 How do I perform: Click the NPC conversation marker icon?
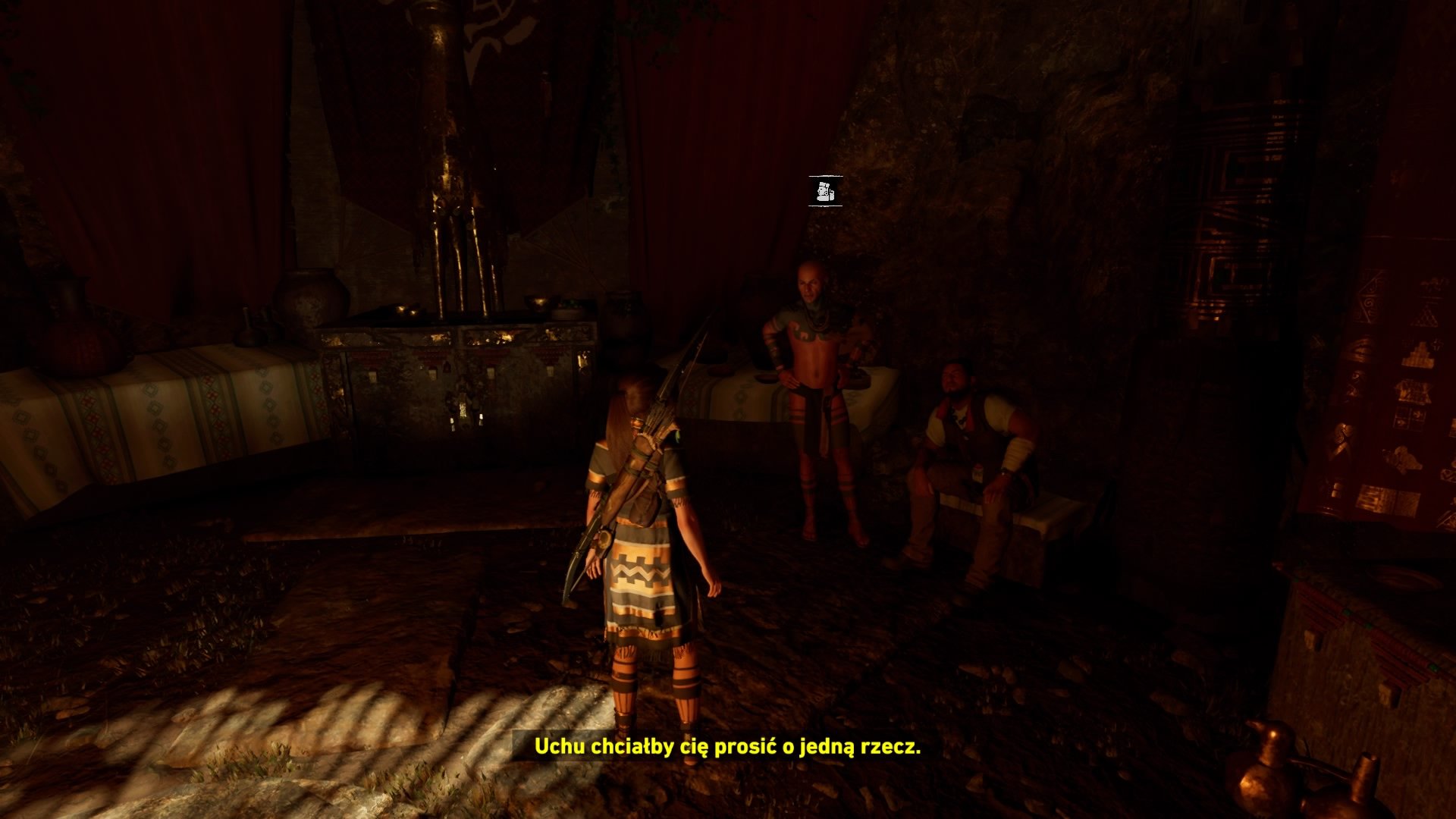pyautogui.click(x=825, y=191)
